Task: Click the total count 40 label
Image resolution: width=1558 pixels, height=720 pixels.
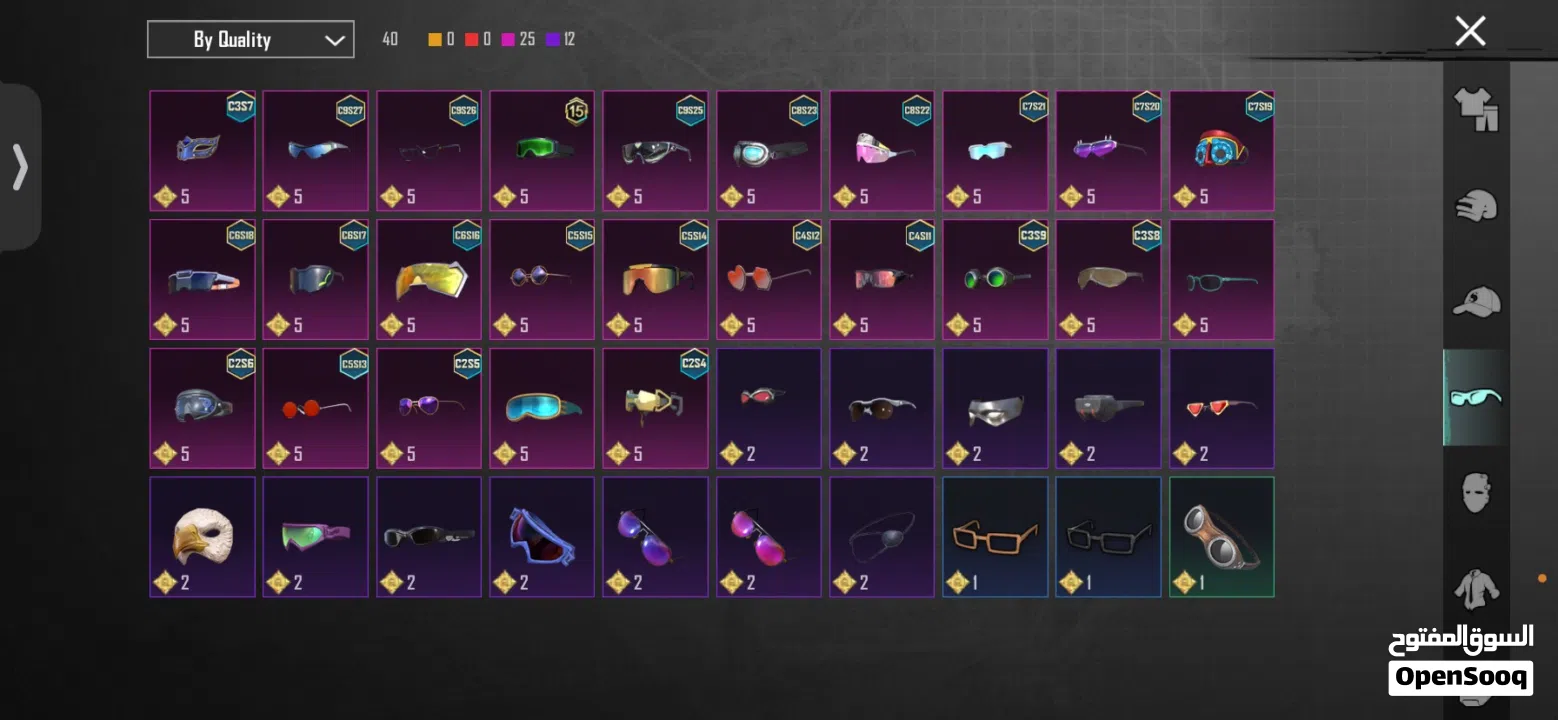Action: pyautogui.click(x=389, y=40)
